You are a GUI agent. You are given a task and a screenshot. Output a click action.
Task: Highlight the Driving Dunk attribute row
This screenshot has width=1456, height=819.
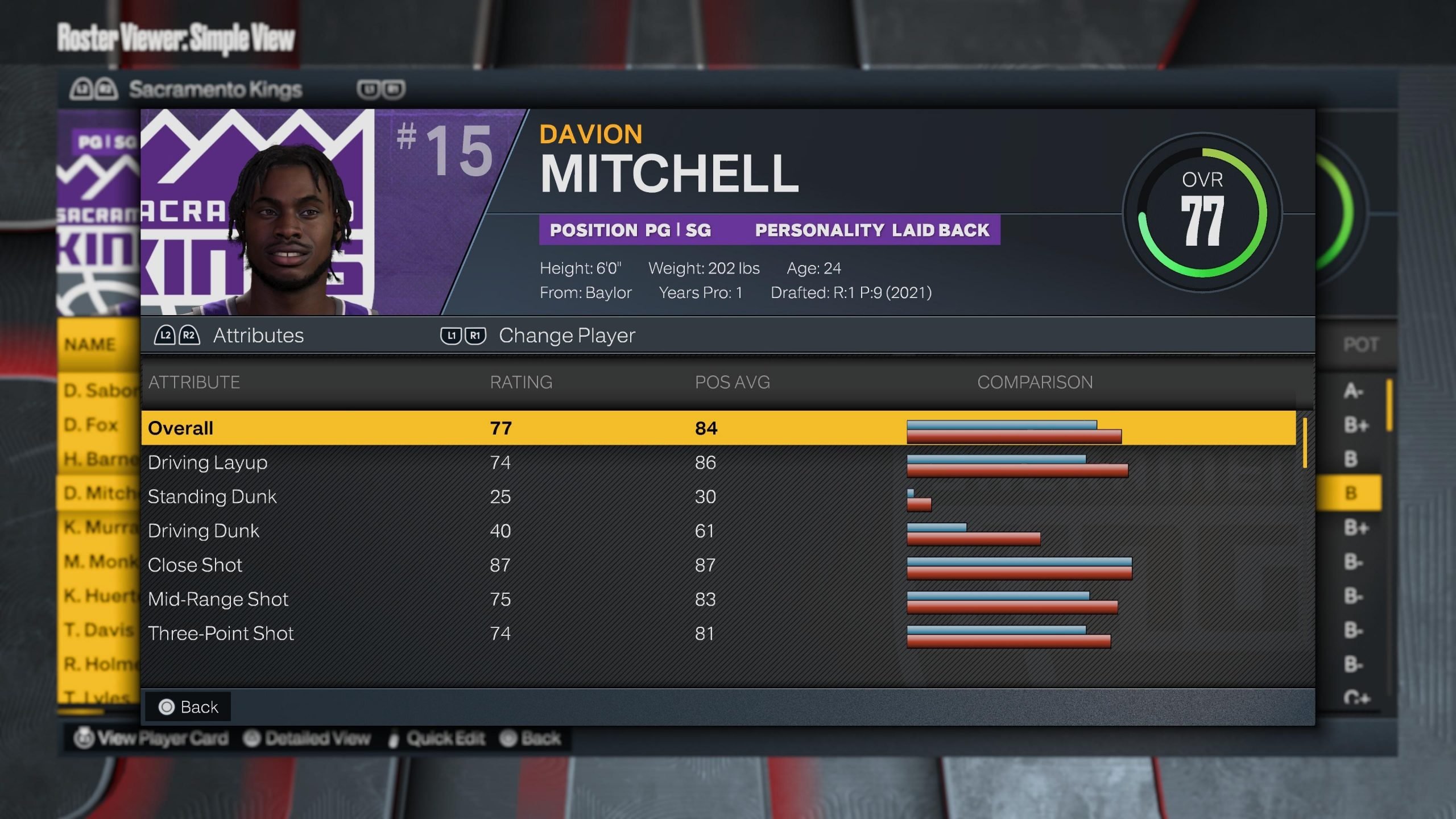tap(718, 531)
